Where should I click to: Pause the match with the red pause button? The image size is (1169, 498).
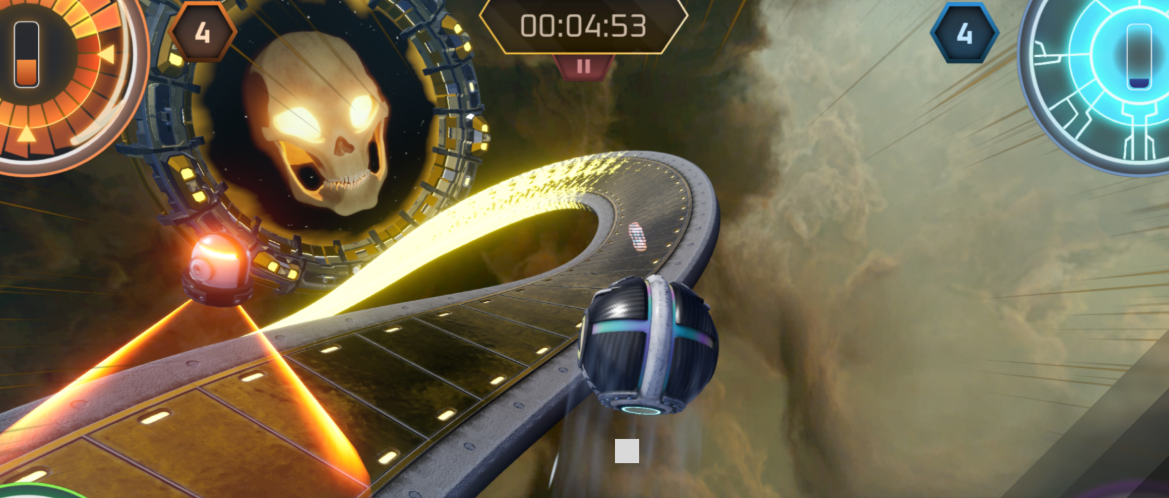[x=584, y=67]
